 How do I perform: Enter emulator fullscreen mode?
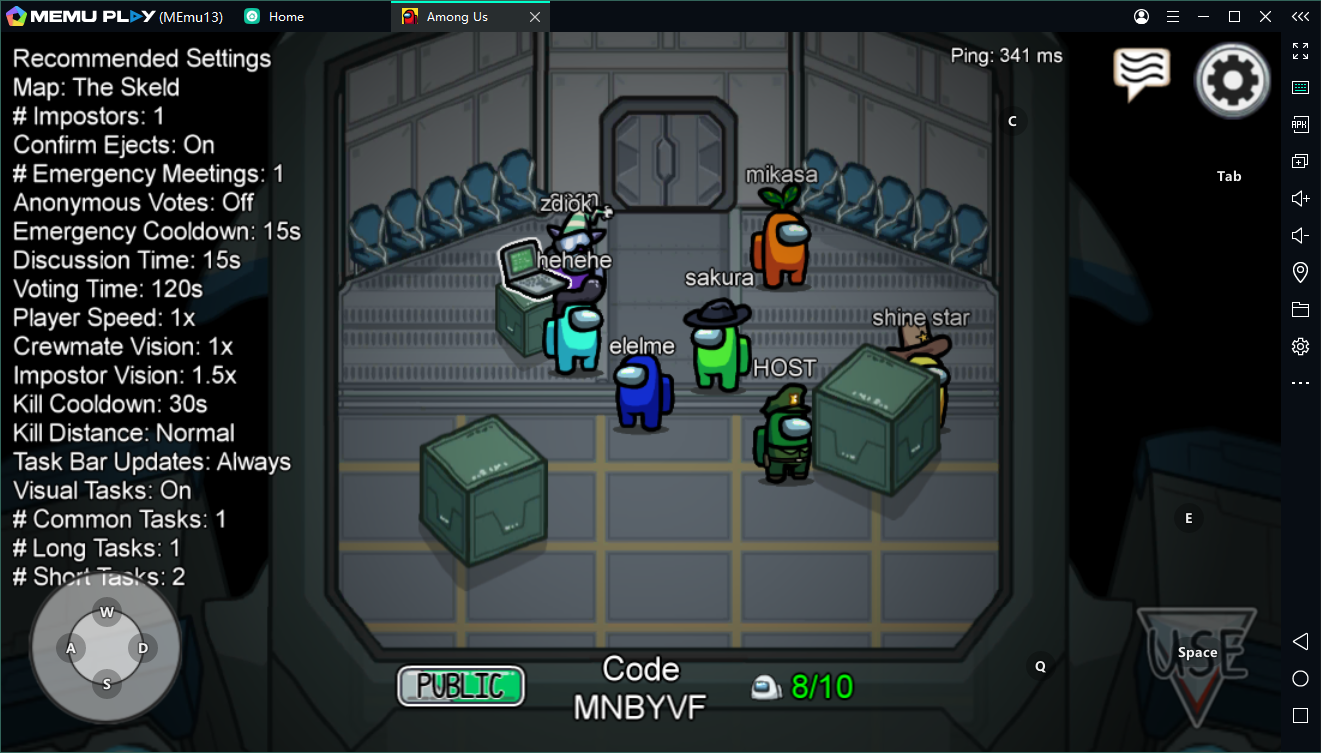click(x=1300, y=51)
